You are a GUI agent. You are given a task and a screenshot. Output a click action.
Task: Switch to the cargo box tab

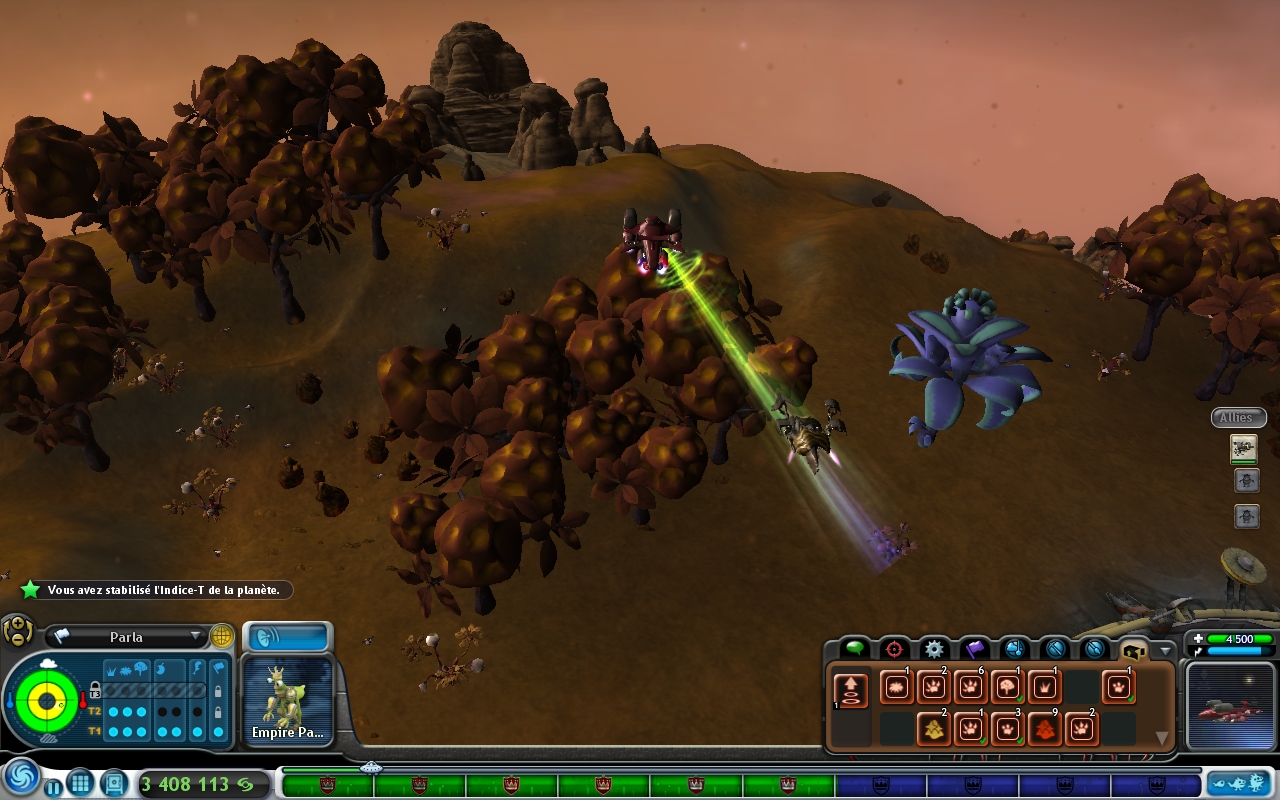(1134, 648)
